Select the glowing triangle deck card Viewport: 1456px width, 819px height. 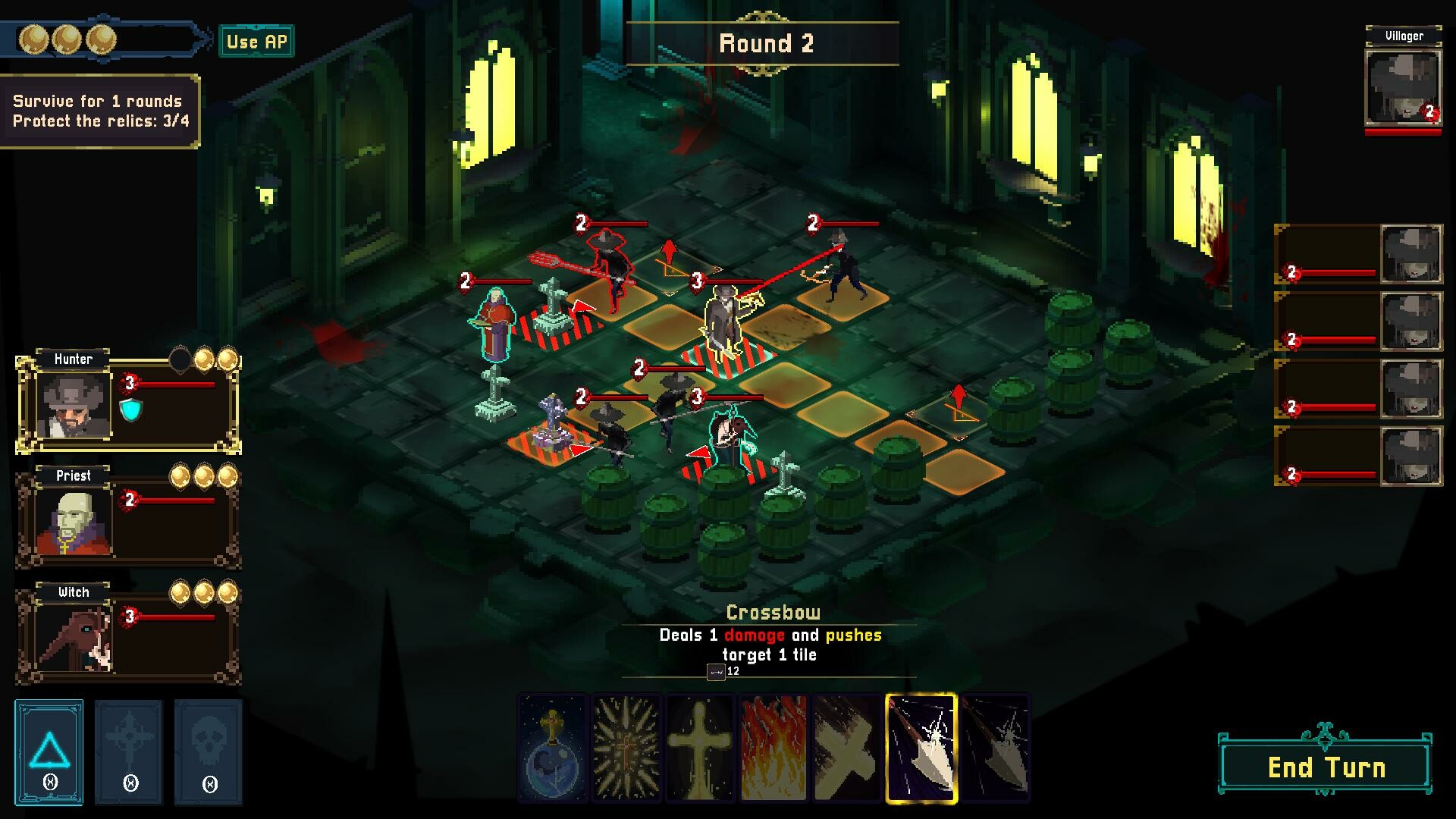click(49, 752)
